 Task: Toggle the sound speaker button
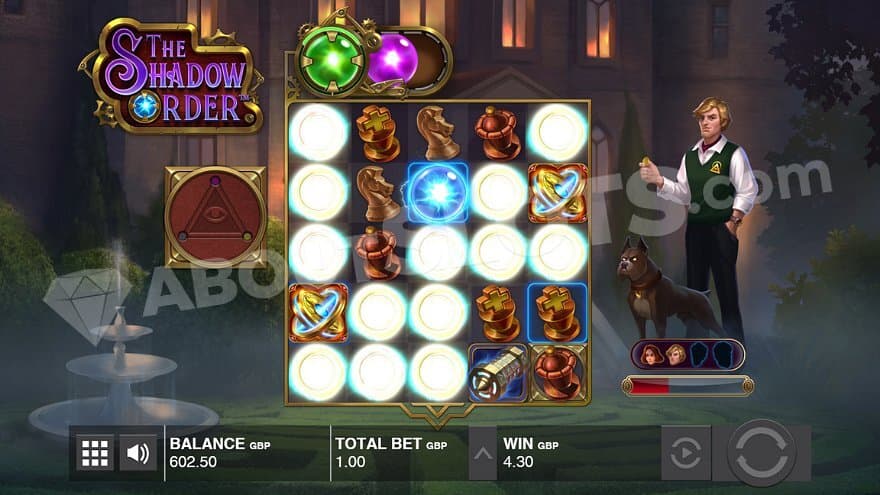139,453
